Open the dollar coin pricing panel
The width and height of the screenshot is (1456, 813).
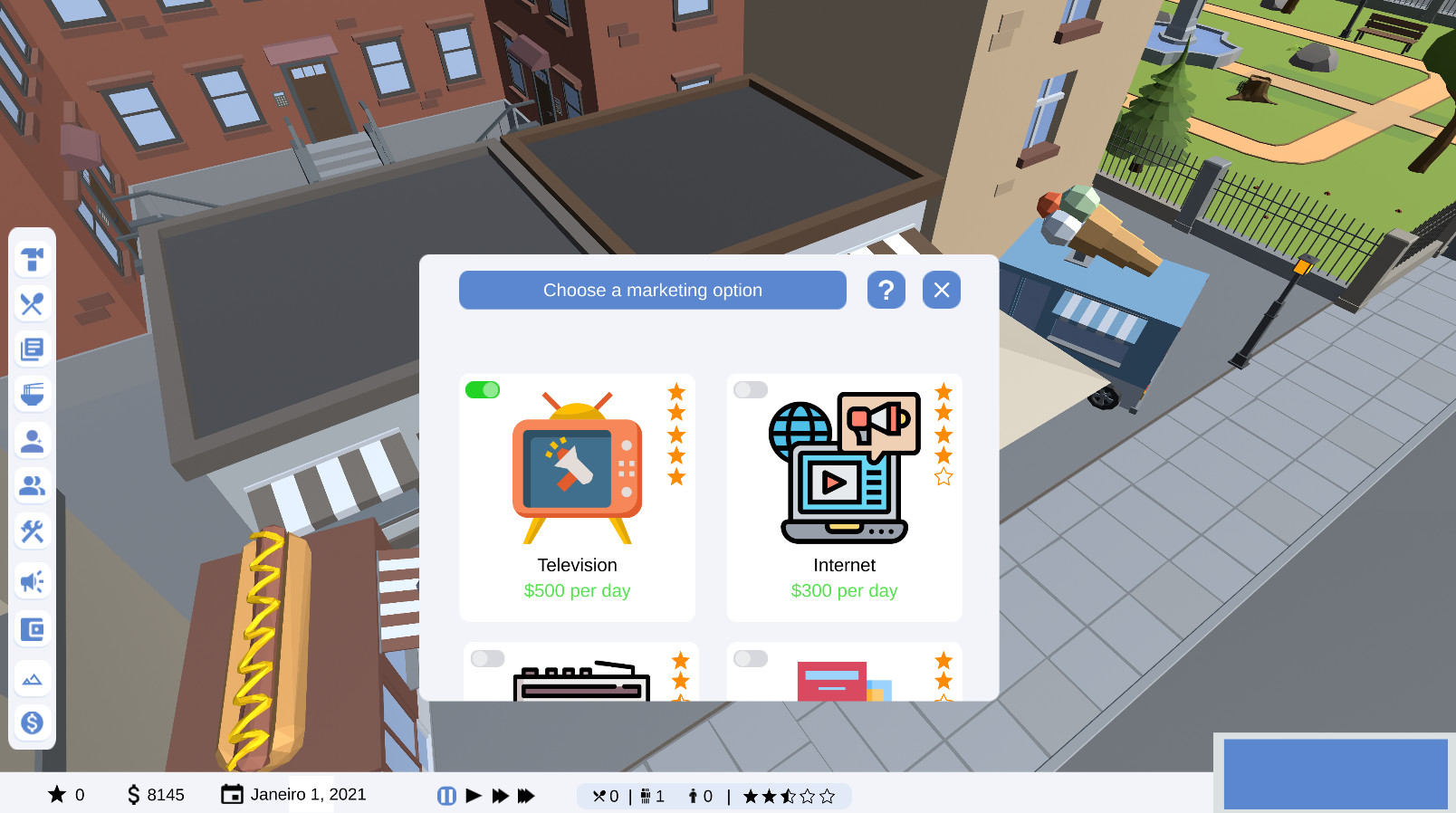(x=33, y=722)
